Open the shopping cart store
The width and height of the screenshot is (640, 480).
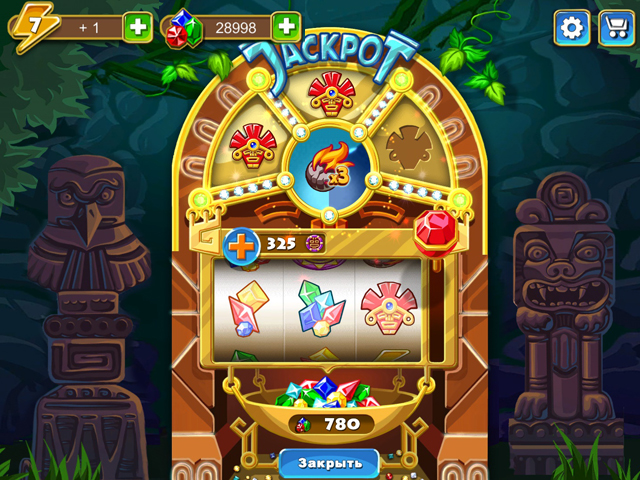[x=616, y=28]
